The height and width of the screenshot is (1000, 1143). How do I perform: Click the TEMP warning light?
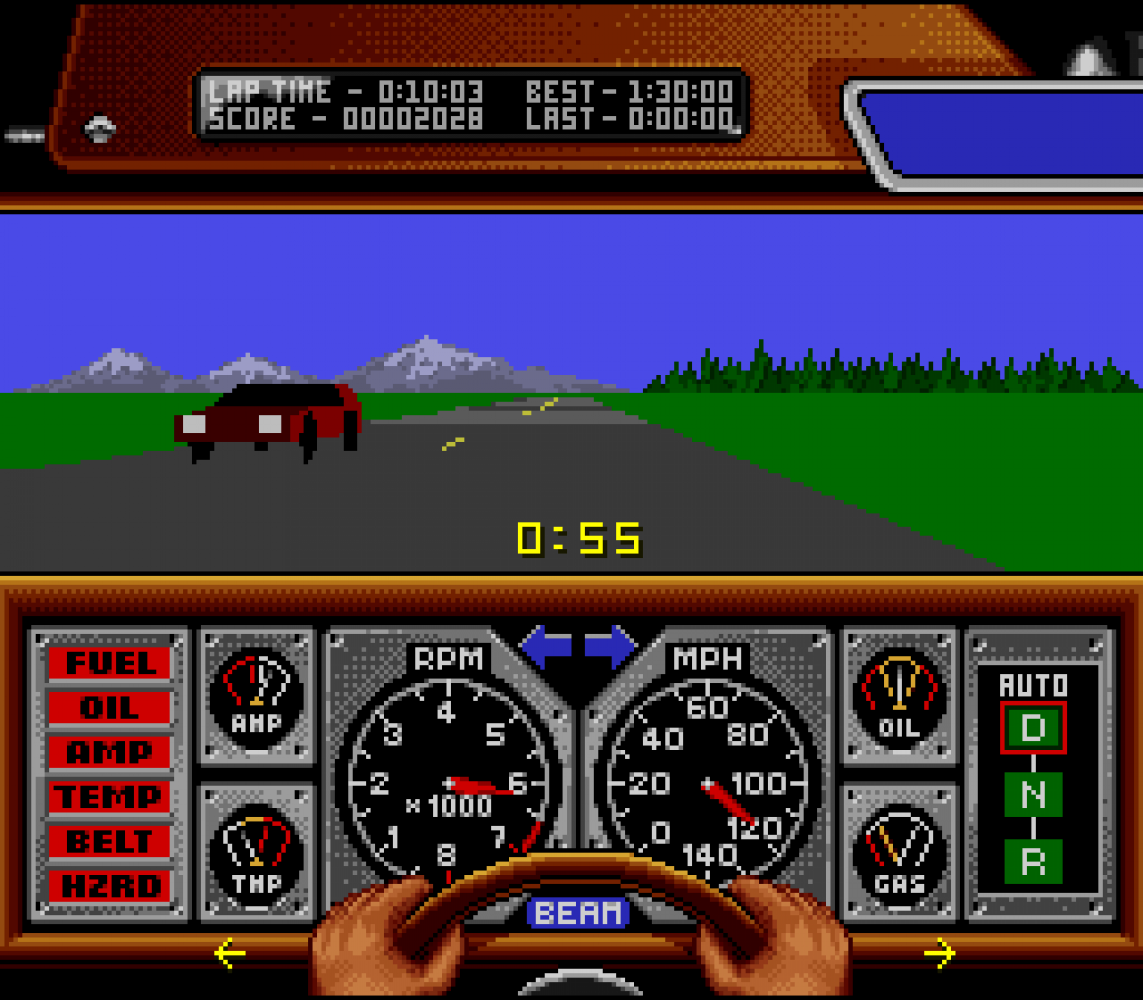coord(110,797)
